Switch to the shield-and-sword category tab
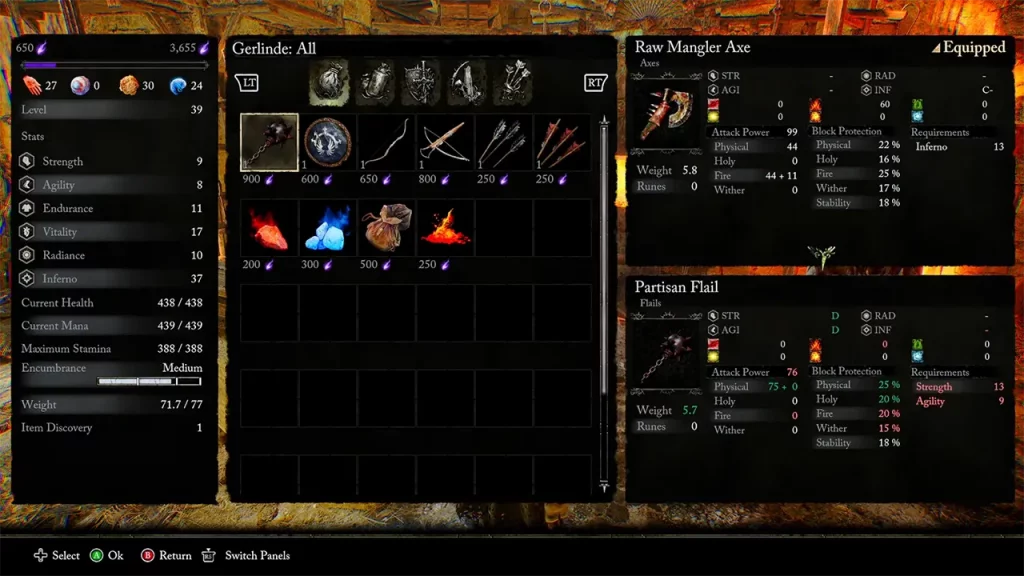This screenshot has height=576, width=1024. pyautogui.click(x=421, y=83)
